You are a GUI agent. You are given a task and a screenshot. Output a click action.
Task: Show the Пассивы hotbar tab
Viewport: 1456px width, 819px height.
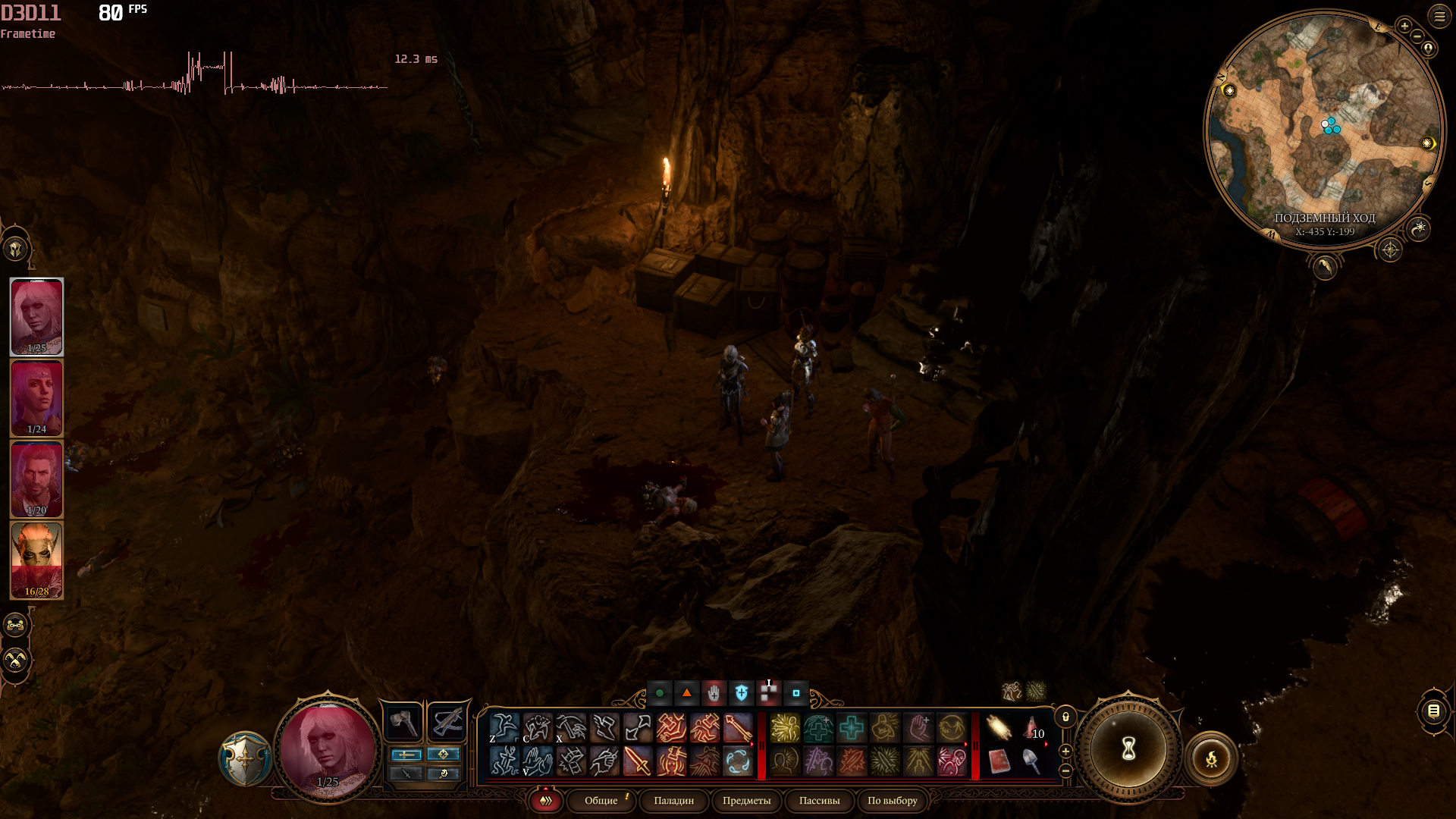(x=819, y=801)
